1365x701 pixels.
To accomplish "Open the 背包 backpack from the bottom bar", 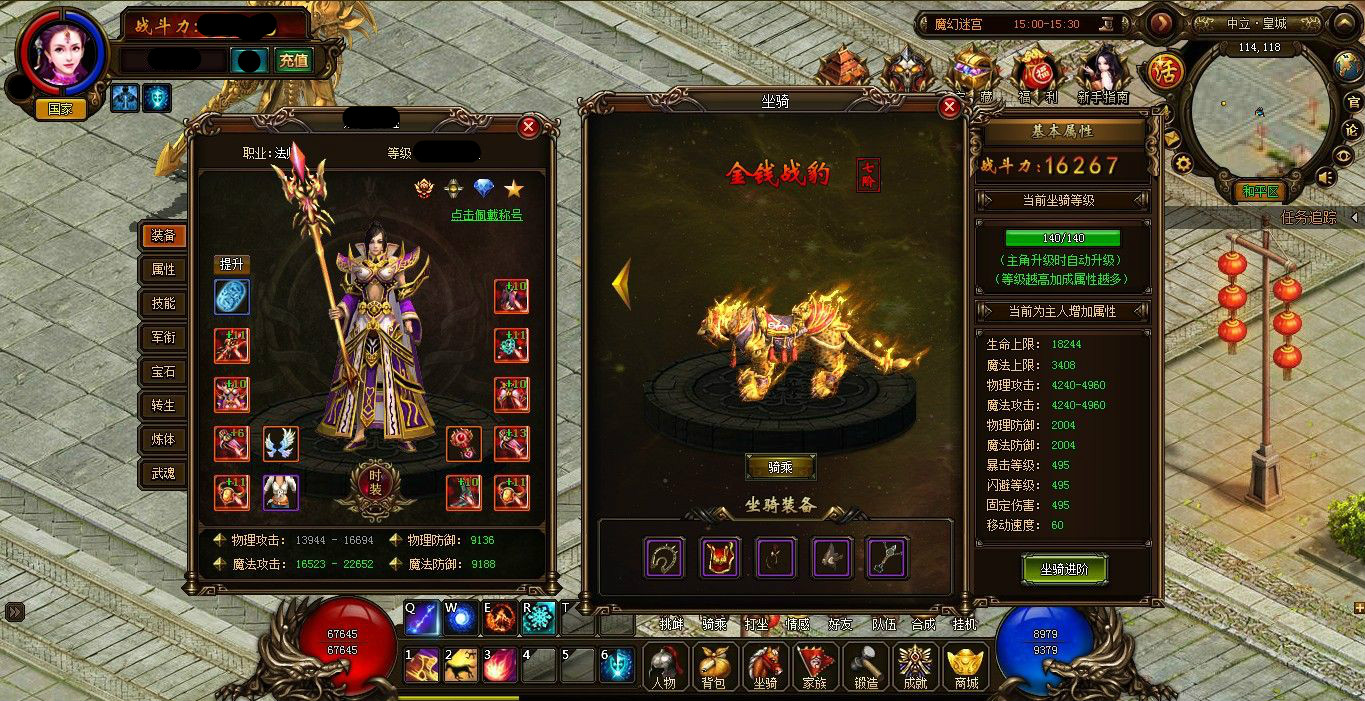I will (x=713, y=667).
